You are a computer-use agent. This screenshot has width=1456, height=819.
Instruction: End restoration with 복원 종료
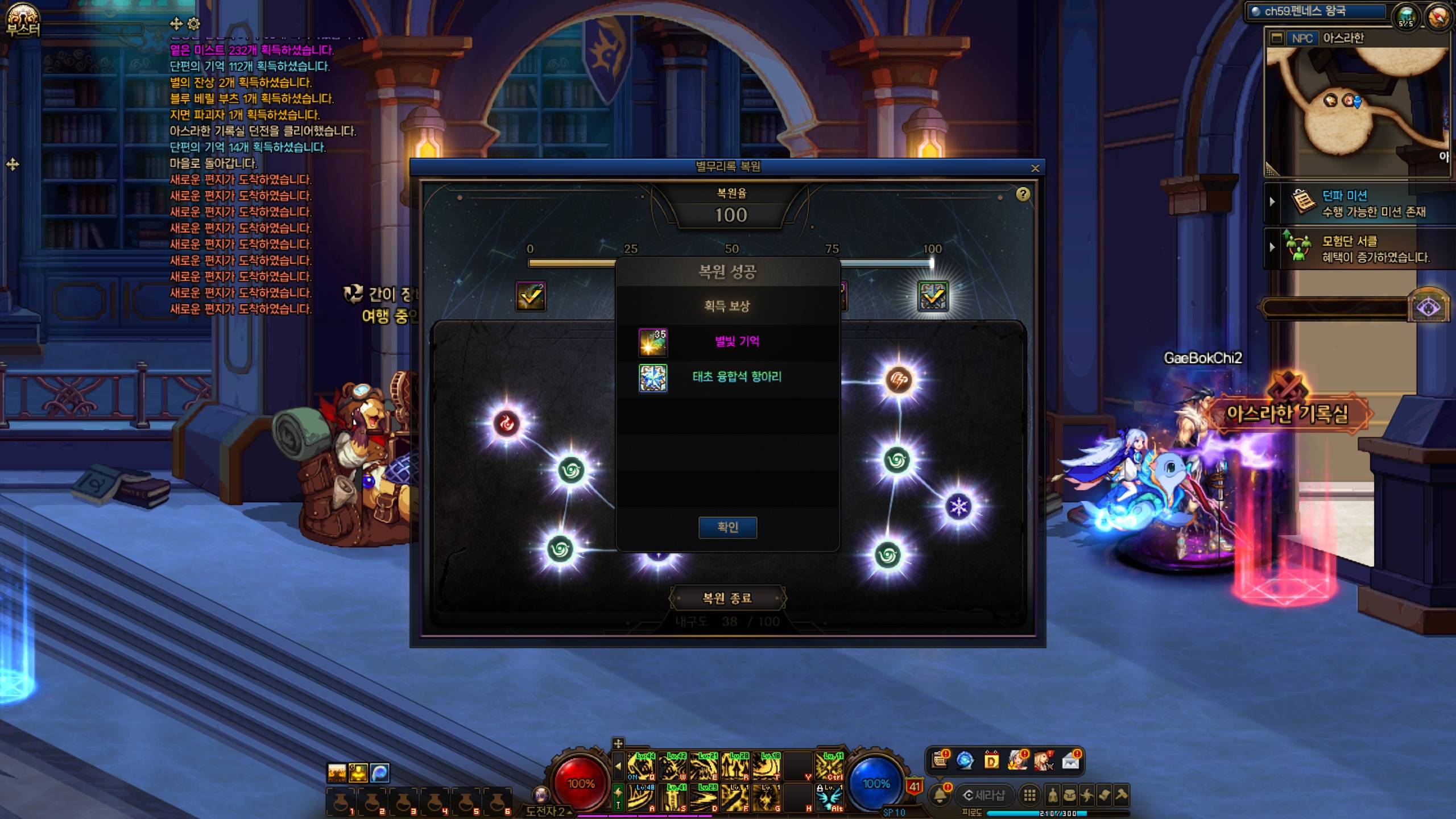point(727,598)
